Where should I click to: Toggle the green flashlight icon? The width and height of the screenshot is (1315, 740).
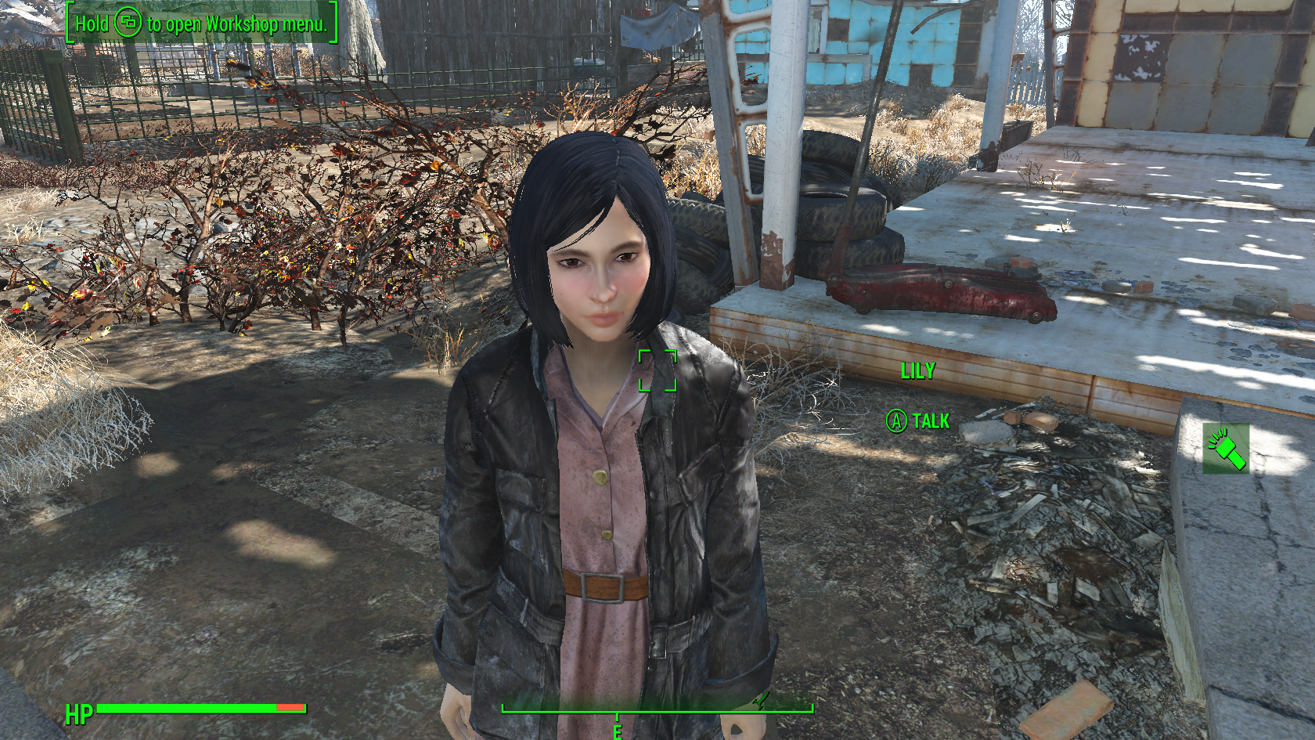tap(1226, 448)
